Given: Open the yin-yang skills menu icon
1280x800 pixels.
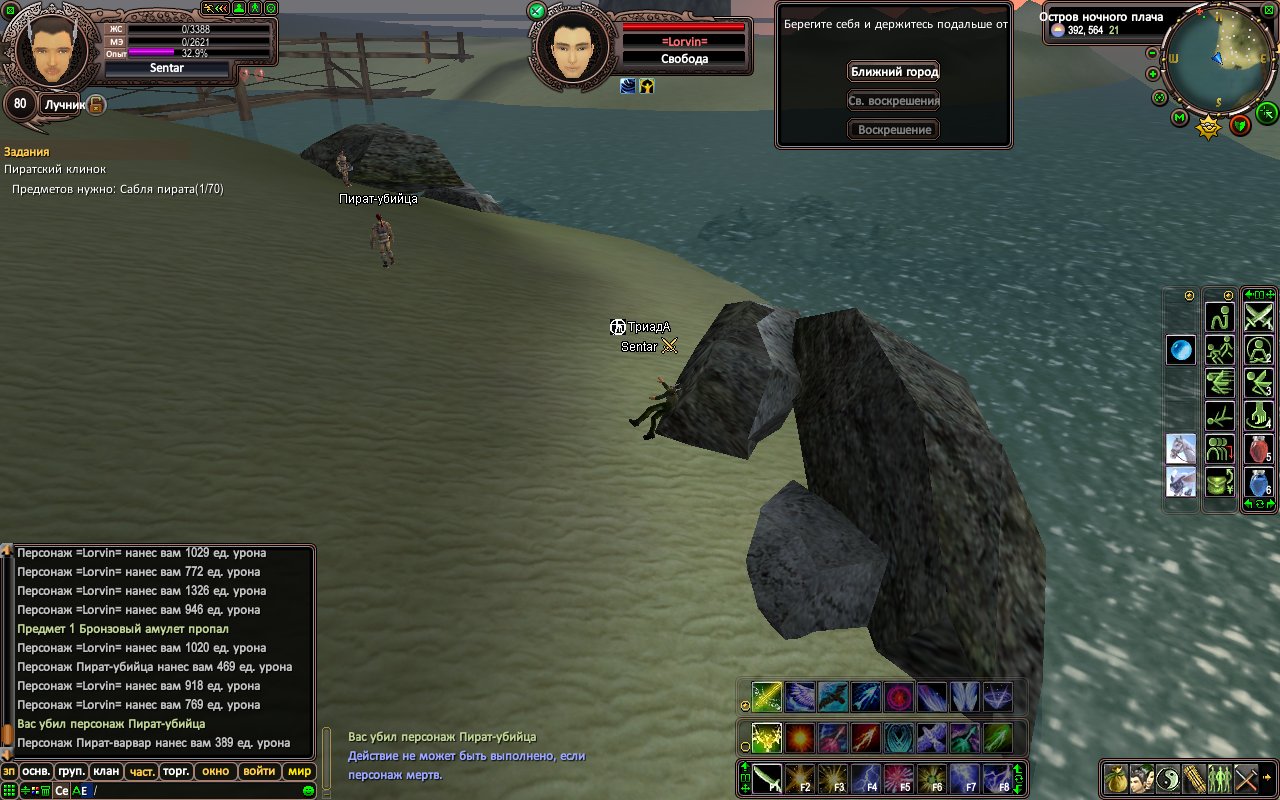Looking at the screenshot, I should pyautogui.click(x=1167, y=777).
